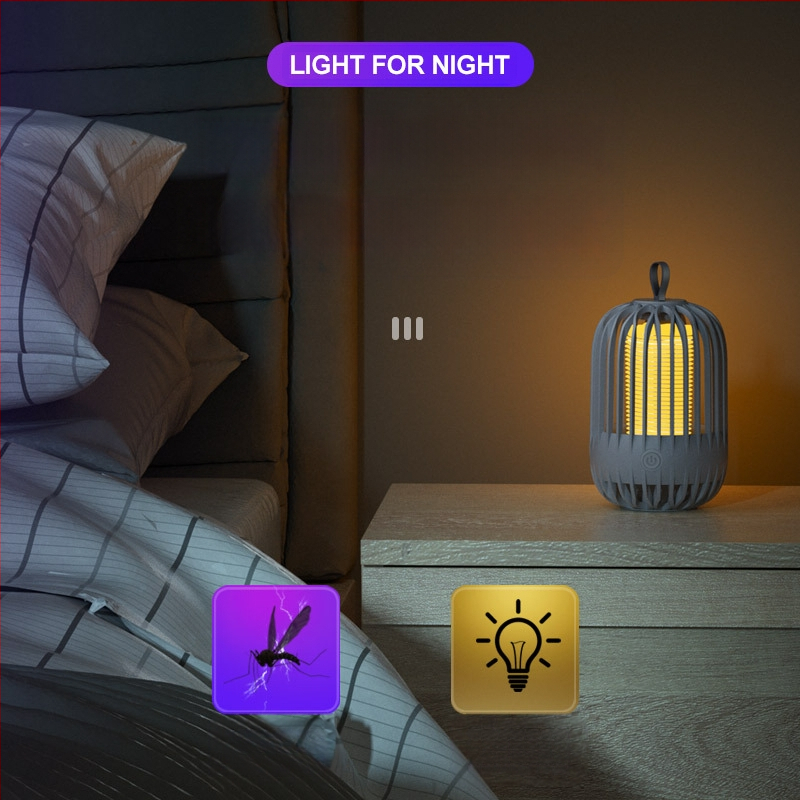Click the Light For Night label

pos(400,66)
